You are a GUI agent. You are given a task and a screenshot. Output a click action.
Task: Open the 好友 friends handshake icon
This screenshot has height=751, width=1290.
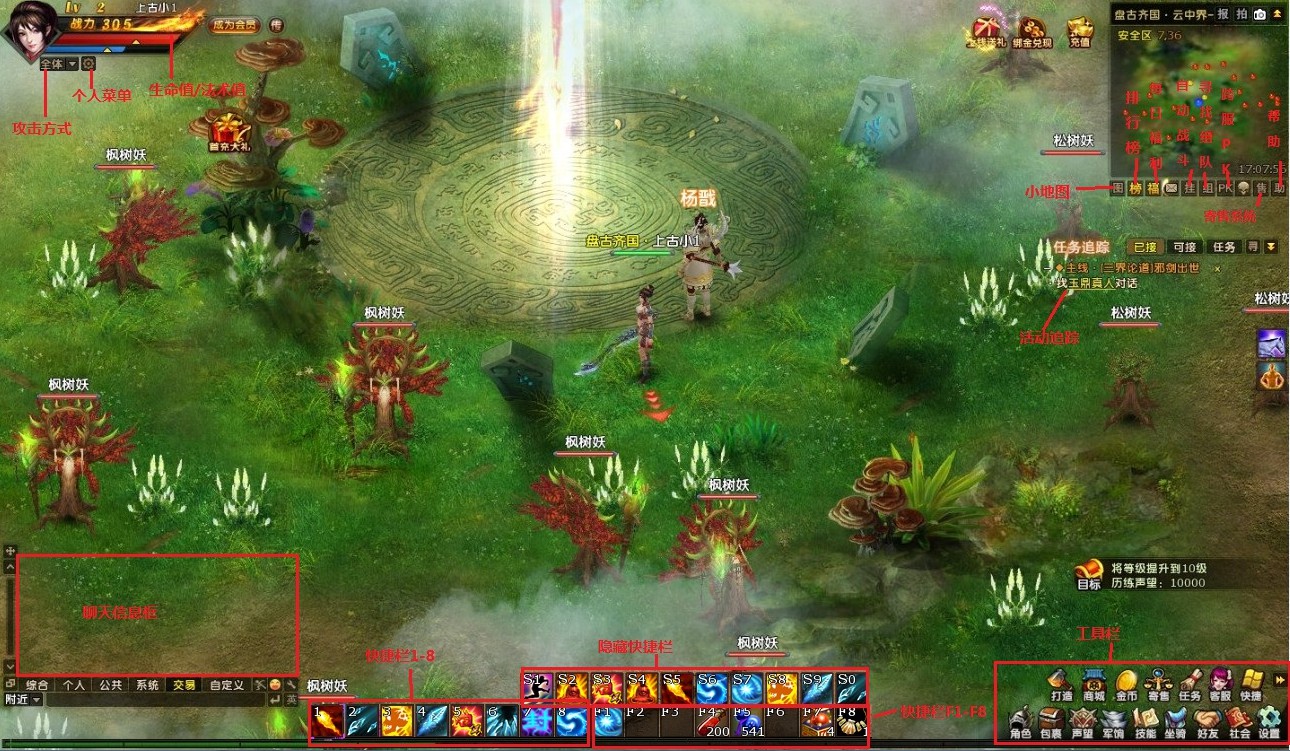(x=1207, y=721)
